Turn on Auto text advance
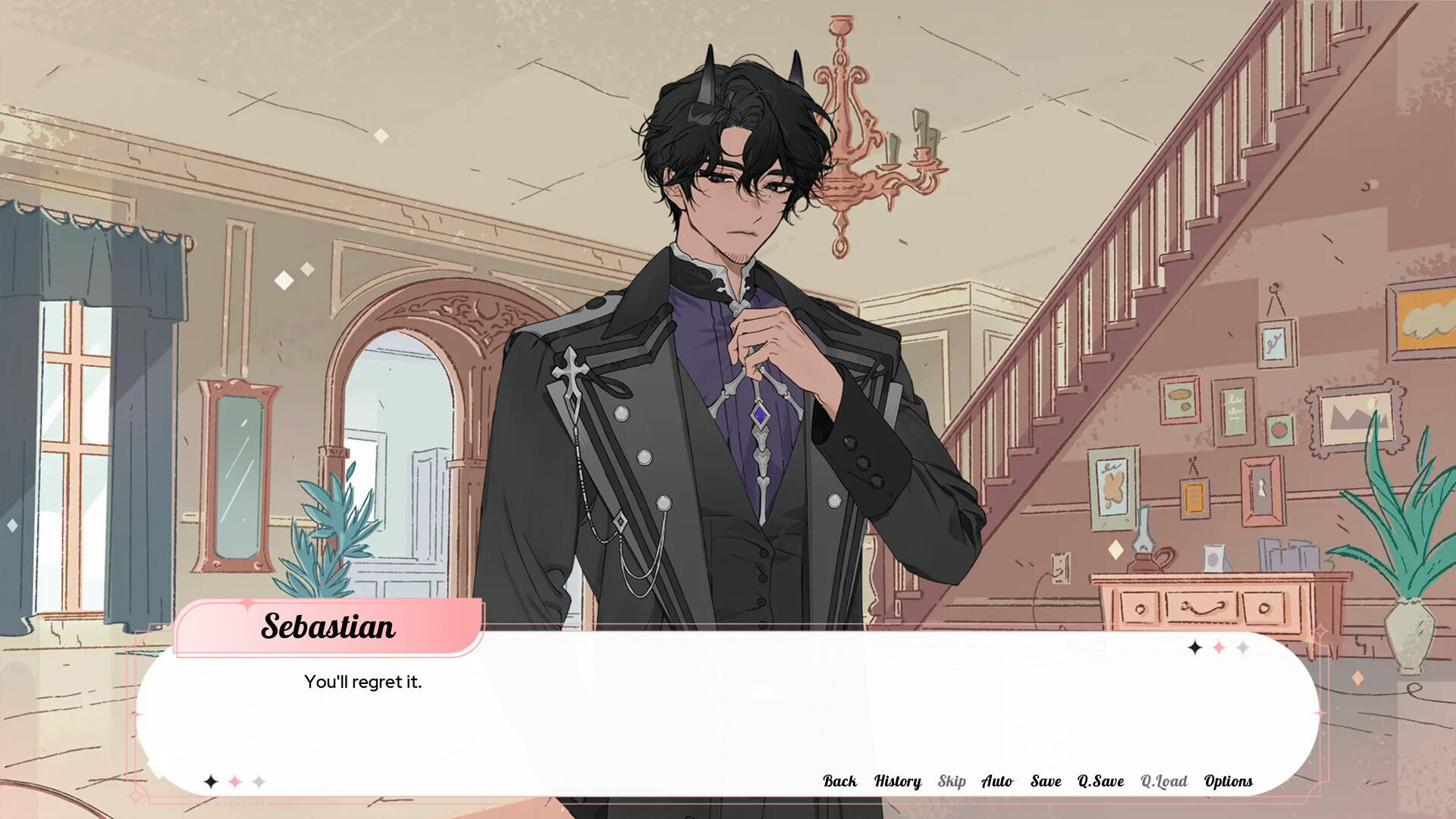Image resolution: width=1456 pixels, height=819 pixels. pyautogui.click(x=998, y=780)
